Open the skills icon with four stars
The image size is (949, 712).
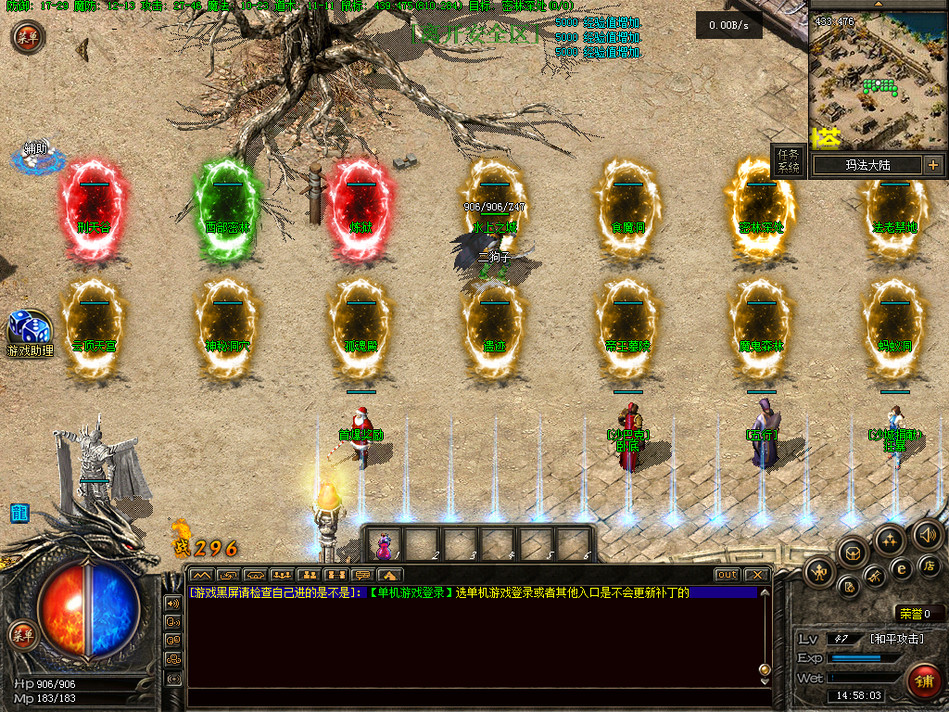click(888, 541)
